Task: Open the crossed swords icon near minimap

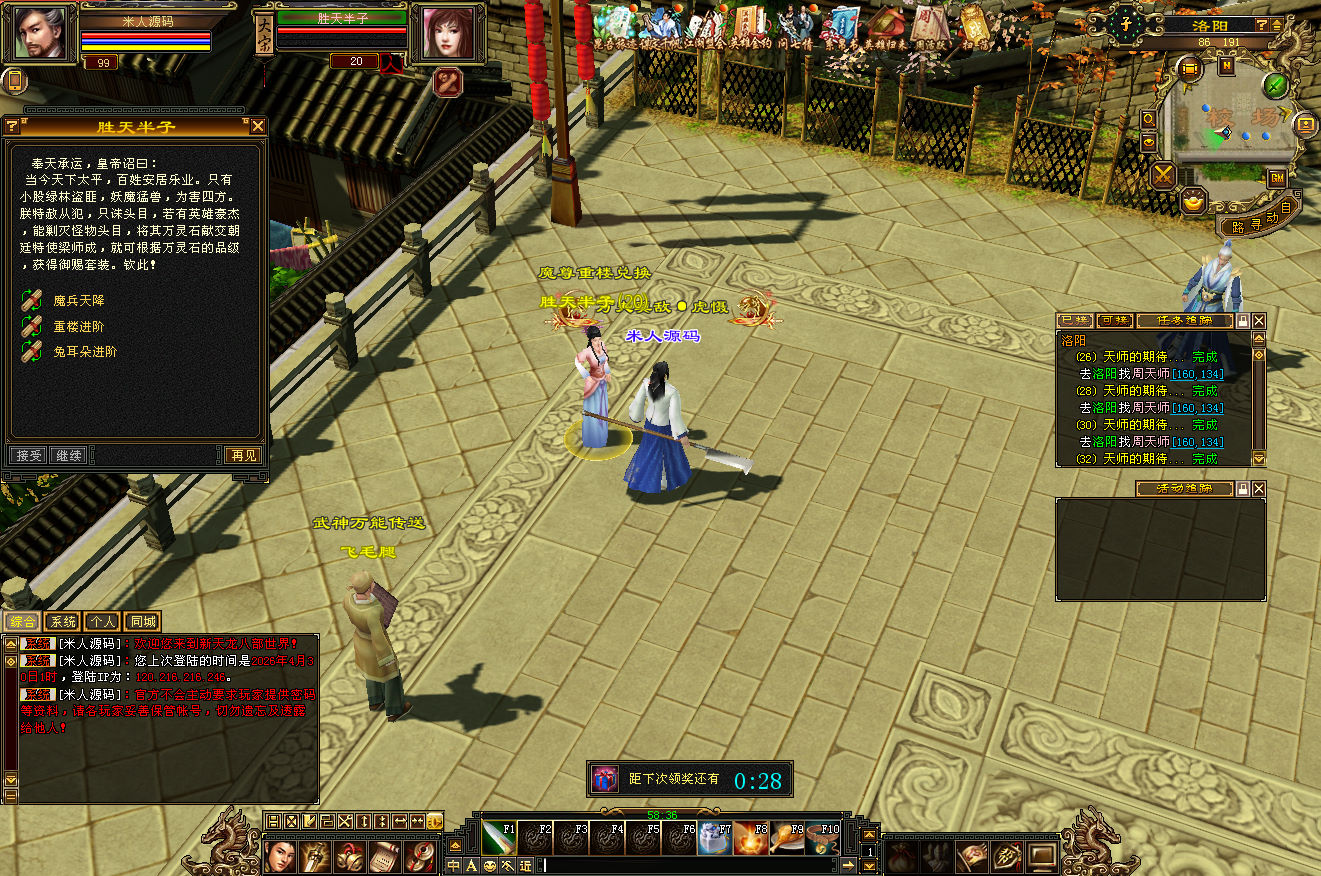Action: [x=1164, y=177]
